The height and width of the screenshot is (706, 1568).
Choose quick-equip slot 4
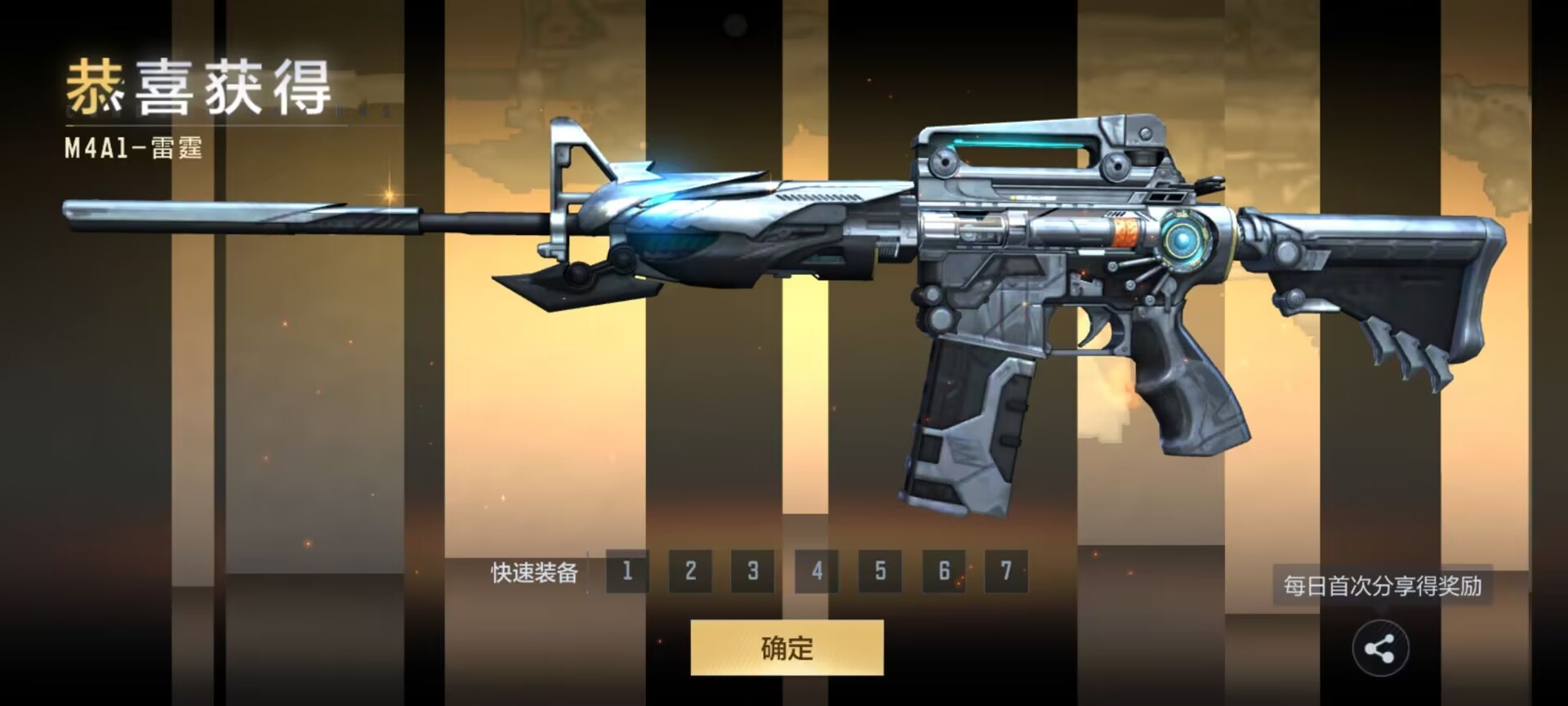817,570
